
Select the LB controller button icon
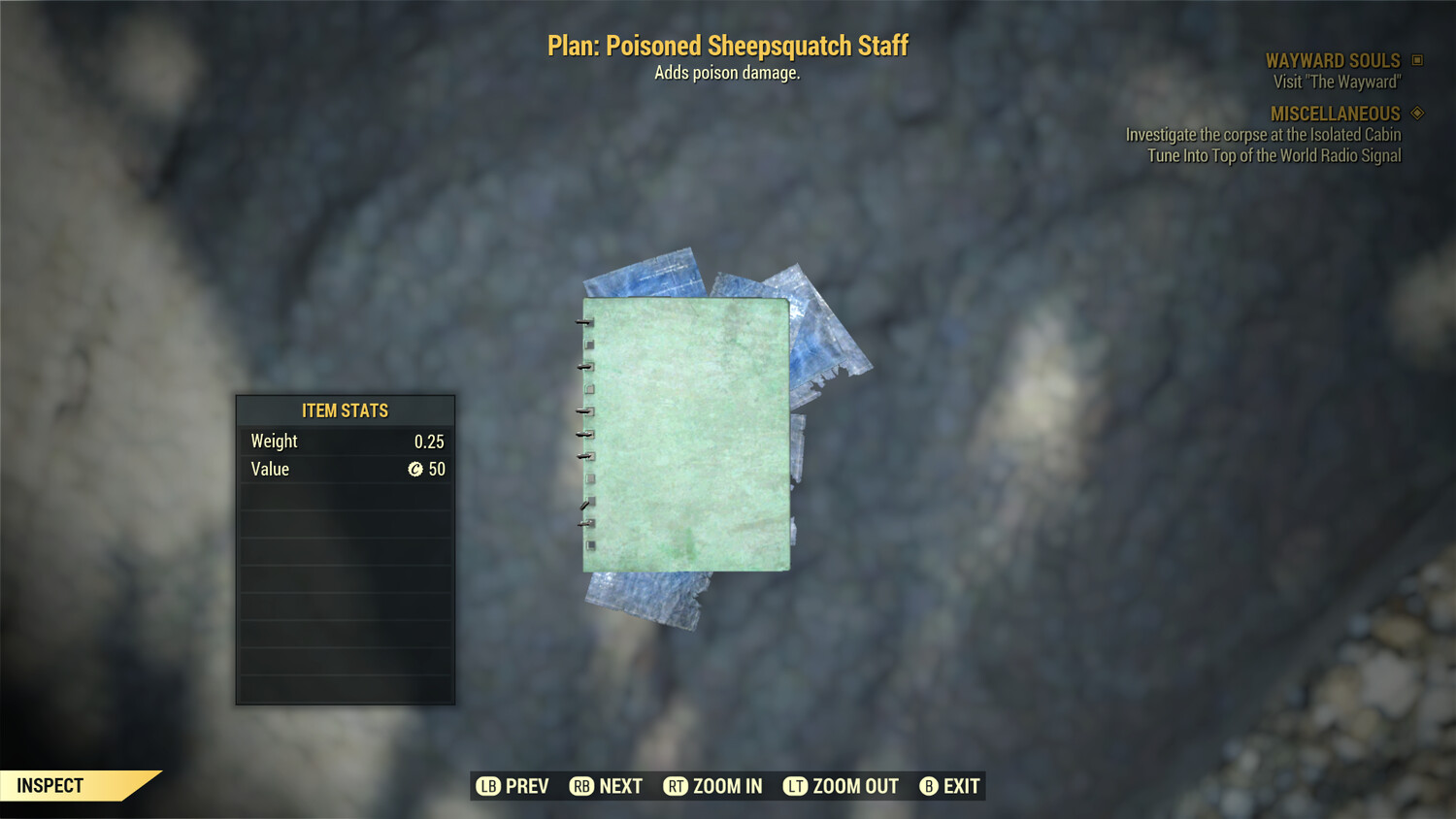486,786
